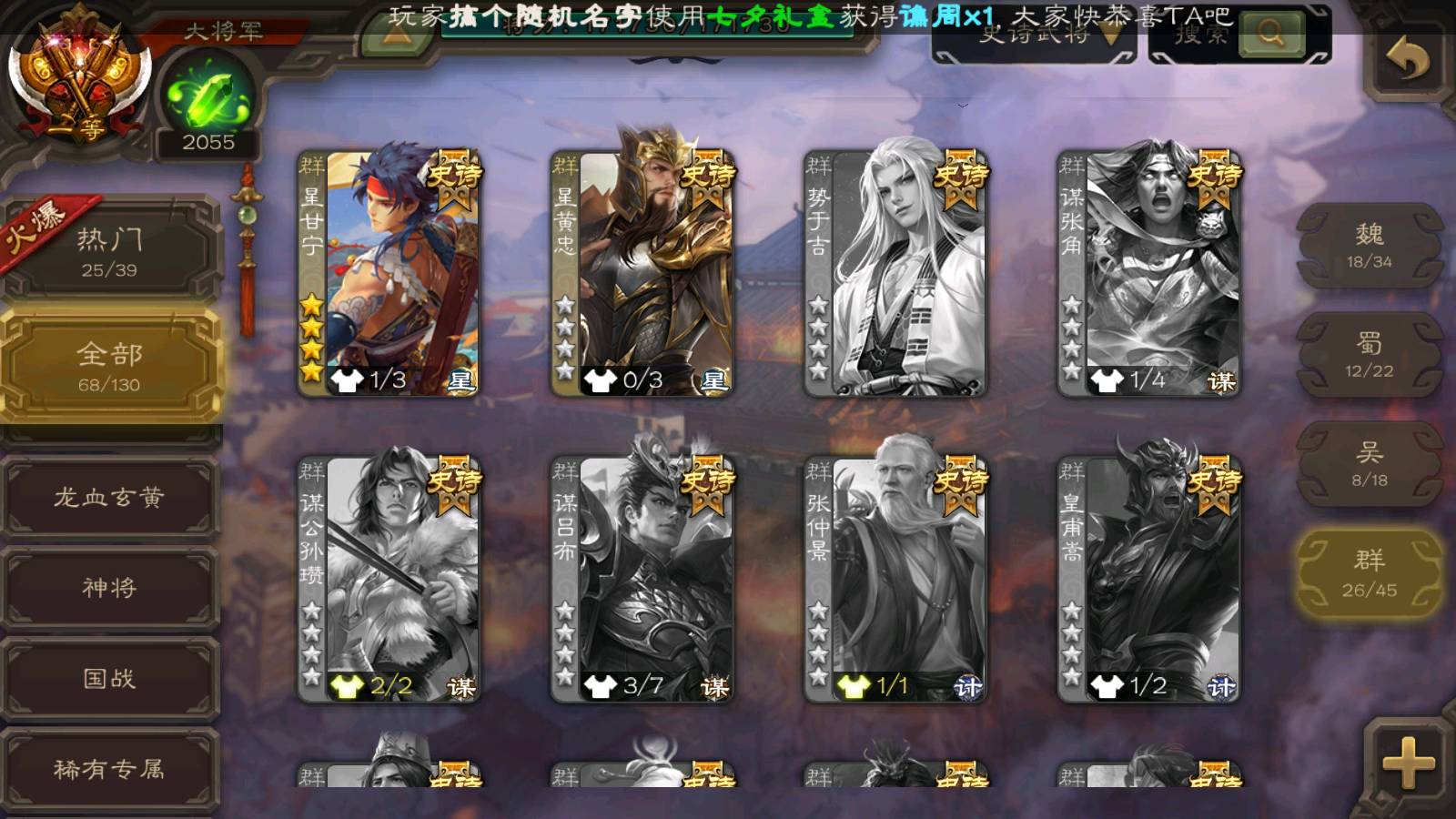Select the 全部 all heroes tab

109,366
